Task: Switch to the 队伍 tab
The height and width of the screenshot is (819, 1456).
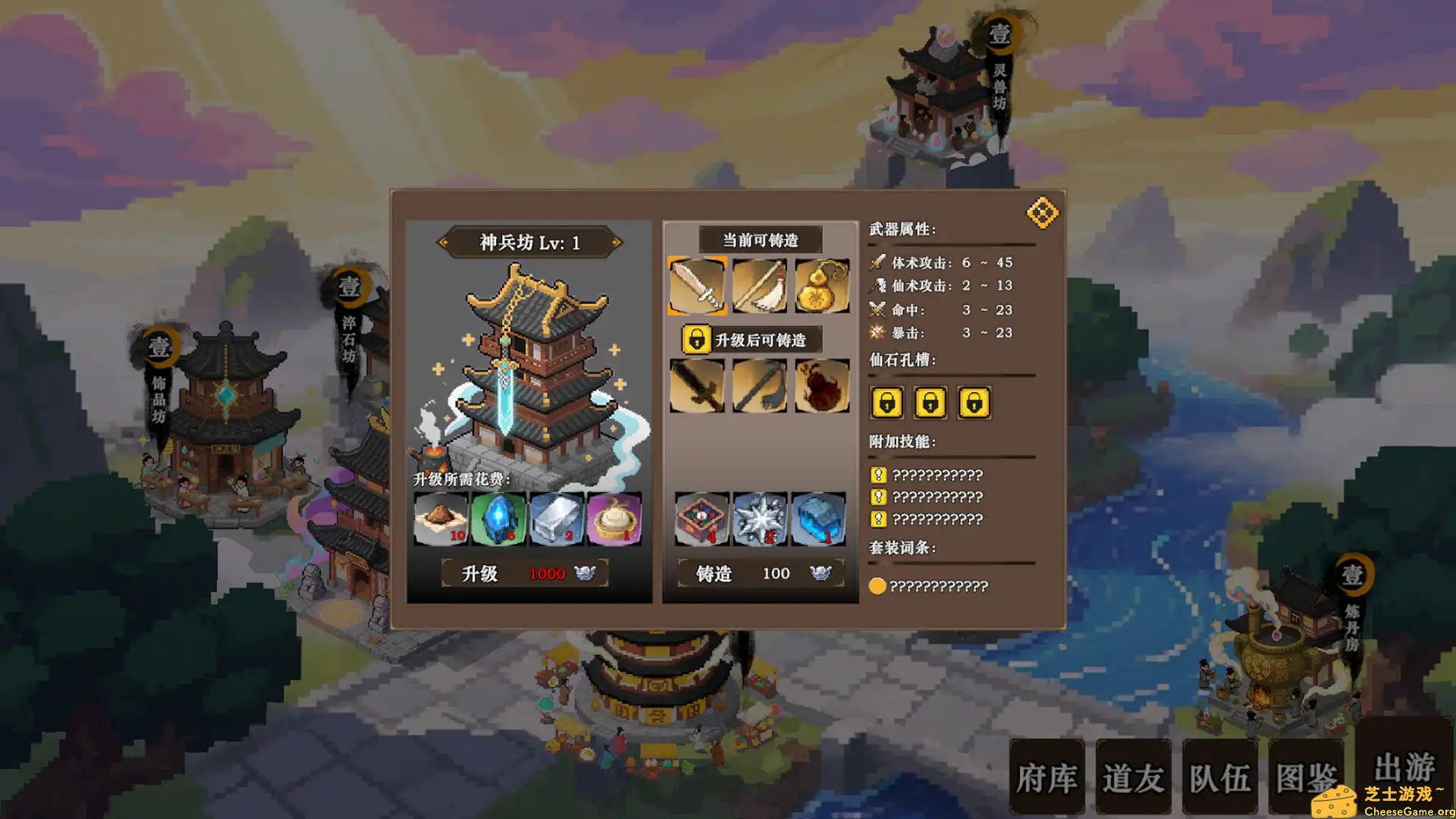Action: click(1219, 777)
